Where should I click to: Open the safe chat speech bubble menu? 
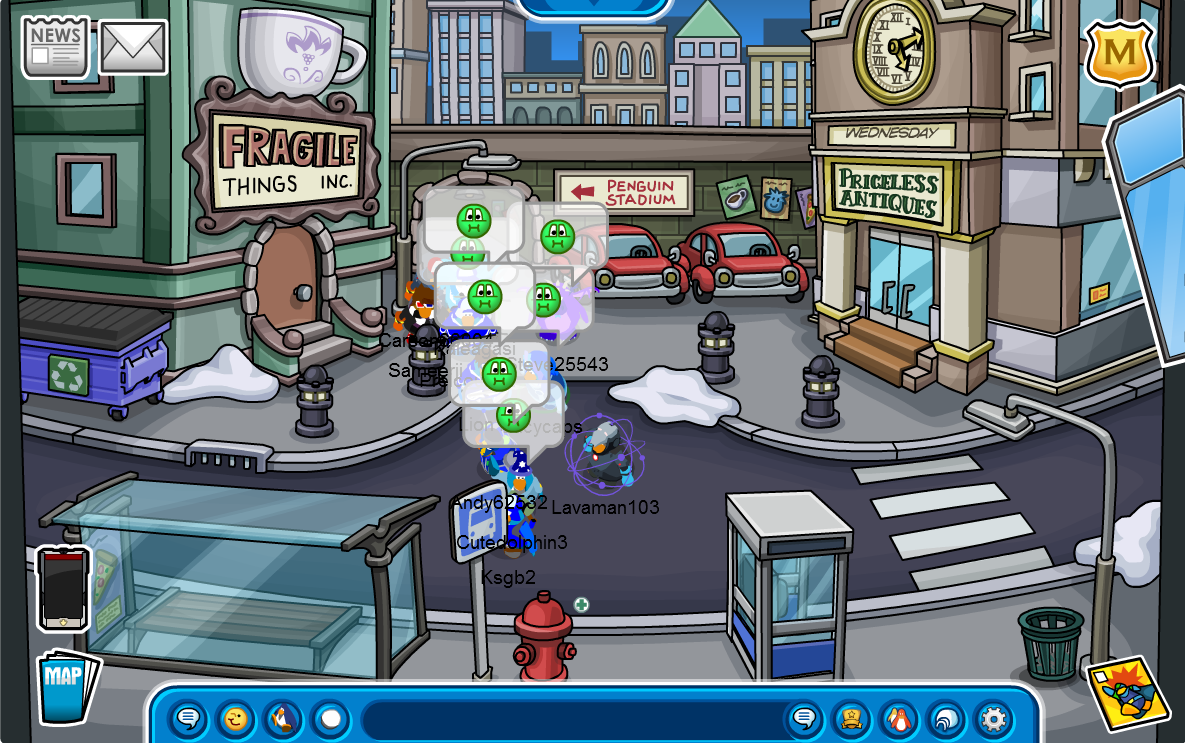pos(188,719)
